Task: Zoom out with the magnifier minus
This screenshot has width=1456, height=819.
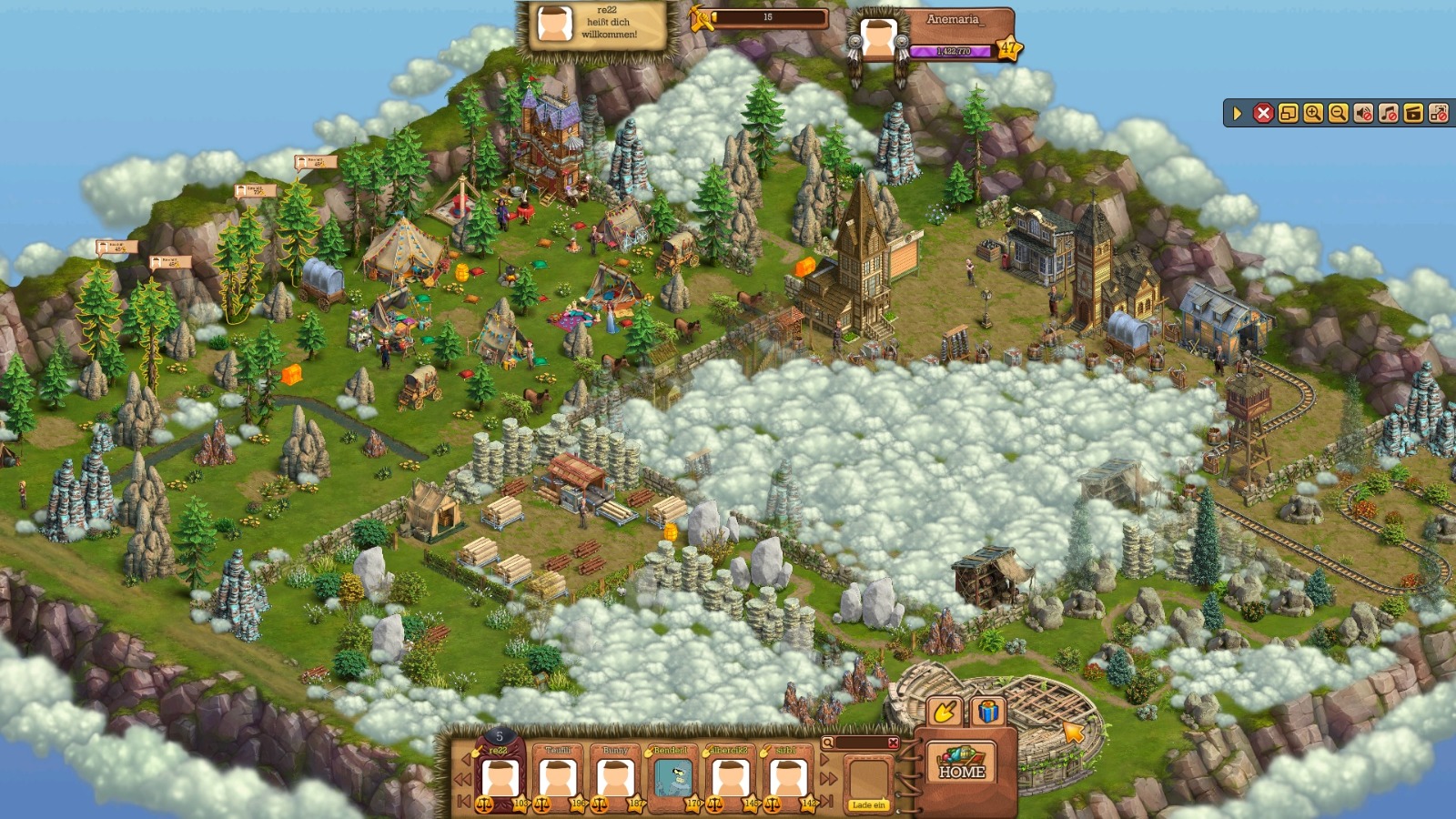Action: (x=1338, y=113)
